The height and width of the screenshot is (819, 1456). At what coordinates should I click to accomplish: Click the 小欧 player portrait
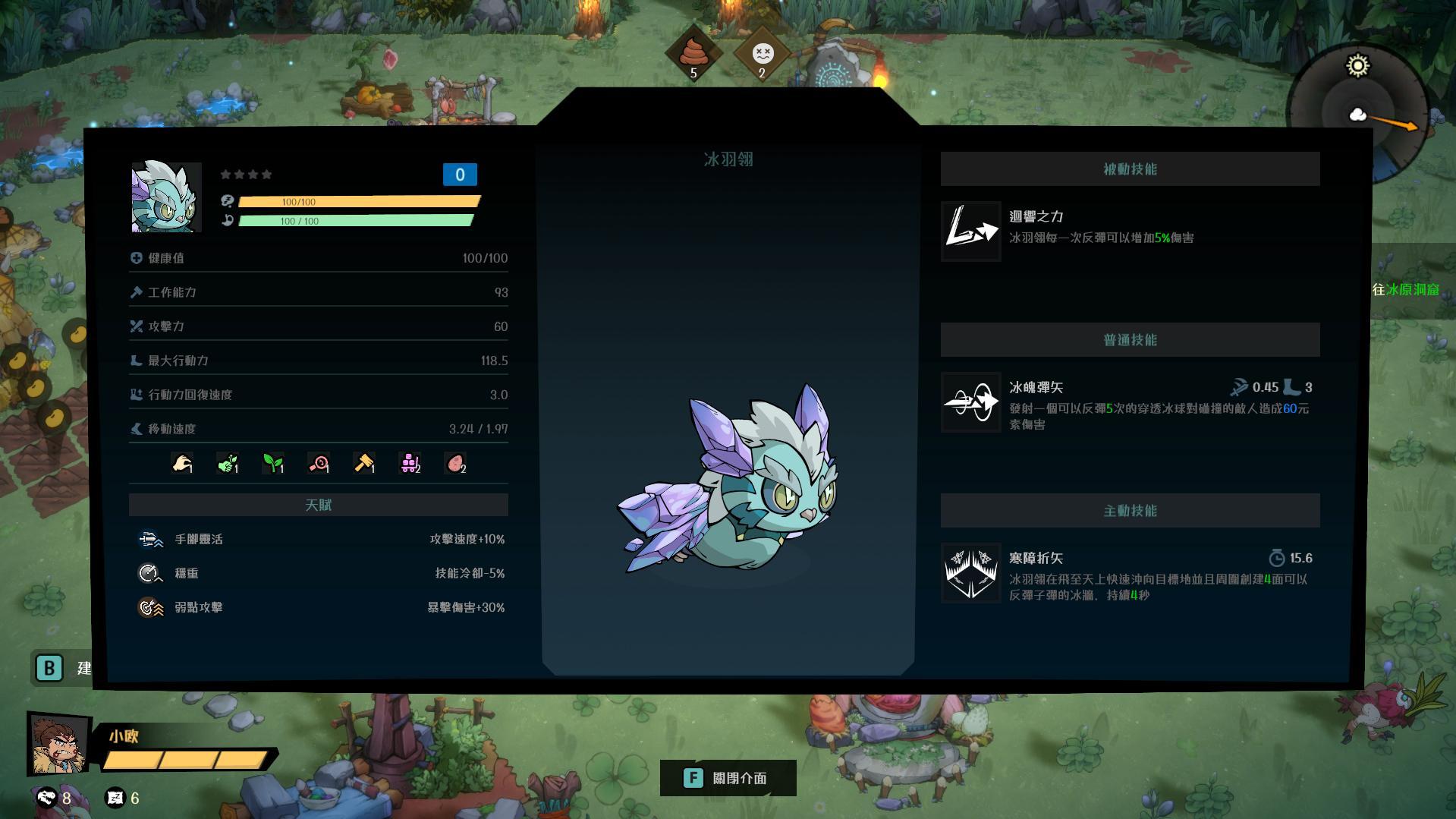point(58,744)
